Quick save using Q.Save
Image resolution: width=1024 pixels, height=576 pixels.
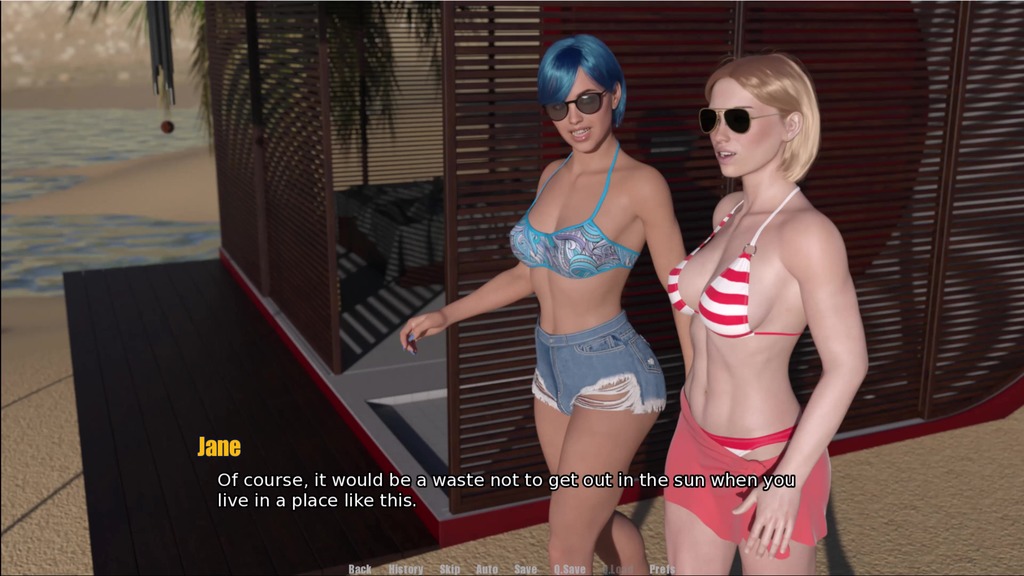570,569
